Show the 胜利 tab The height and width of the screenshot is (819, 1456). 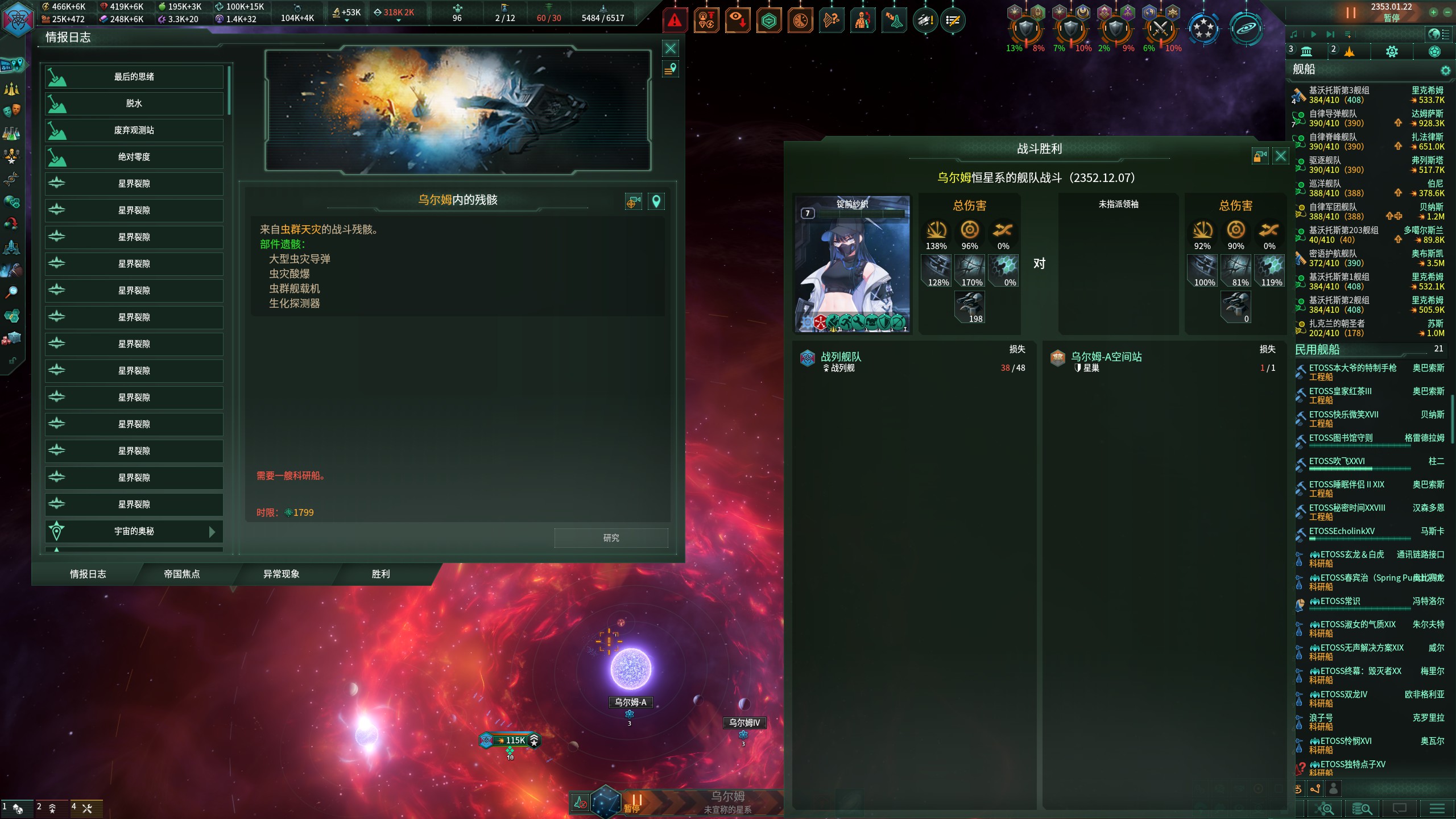pyautogui.click(x=380, y=574)
